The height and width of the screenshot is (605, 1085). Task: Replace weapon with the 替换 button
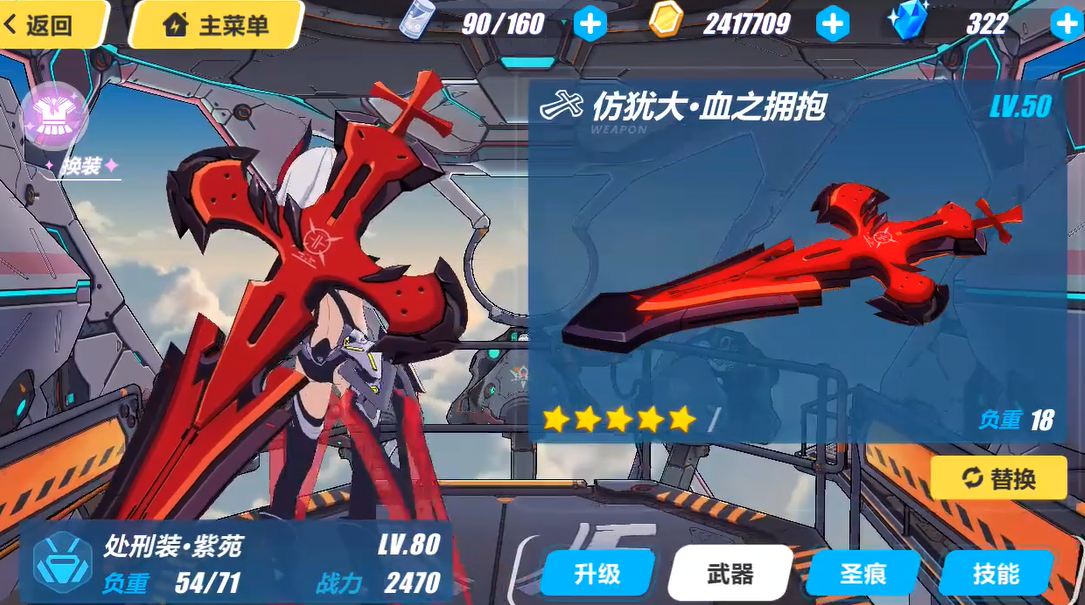click(x=998, y=479)
